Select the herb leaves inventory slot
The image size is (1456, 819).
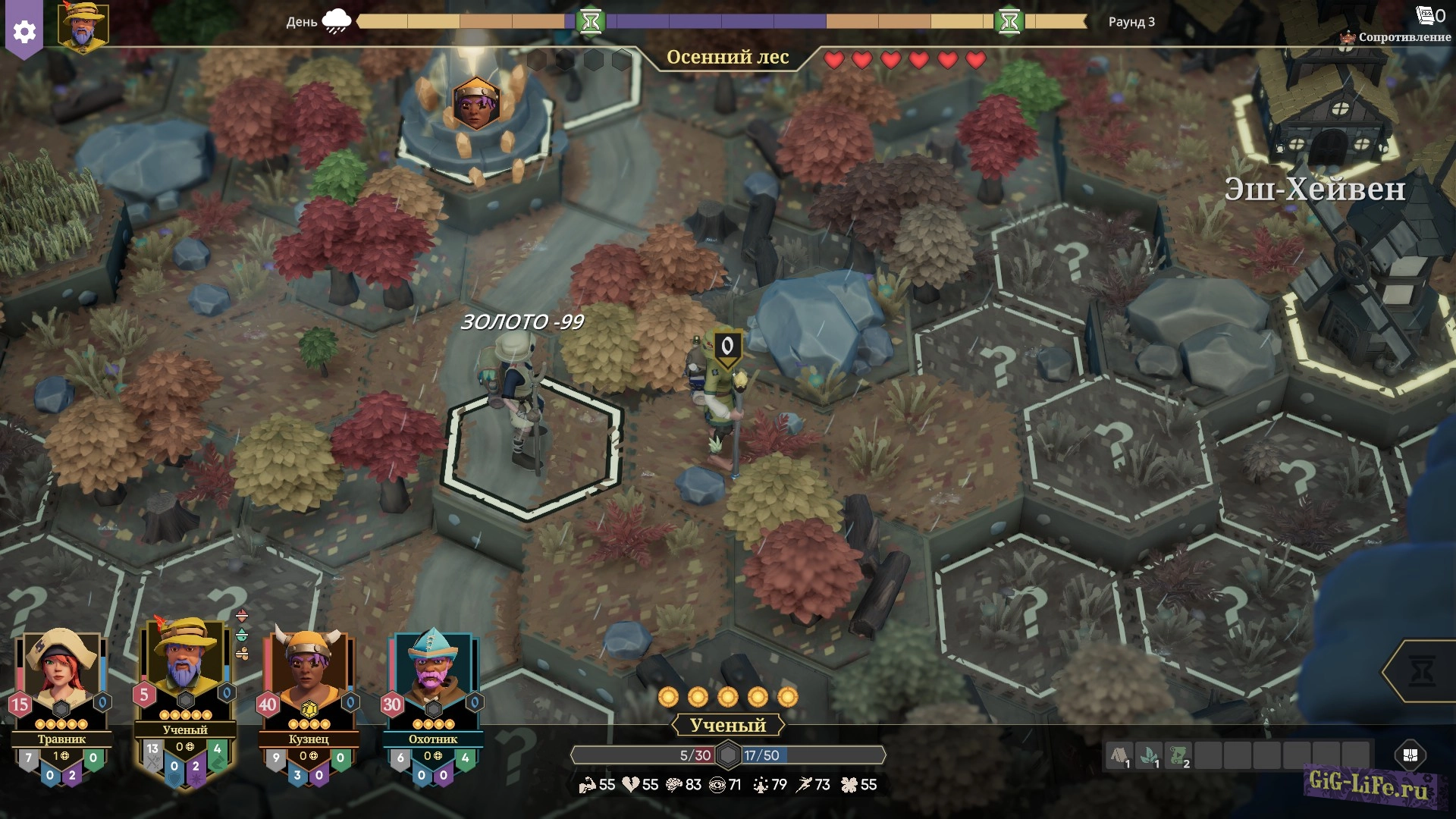1149,755
